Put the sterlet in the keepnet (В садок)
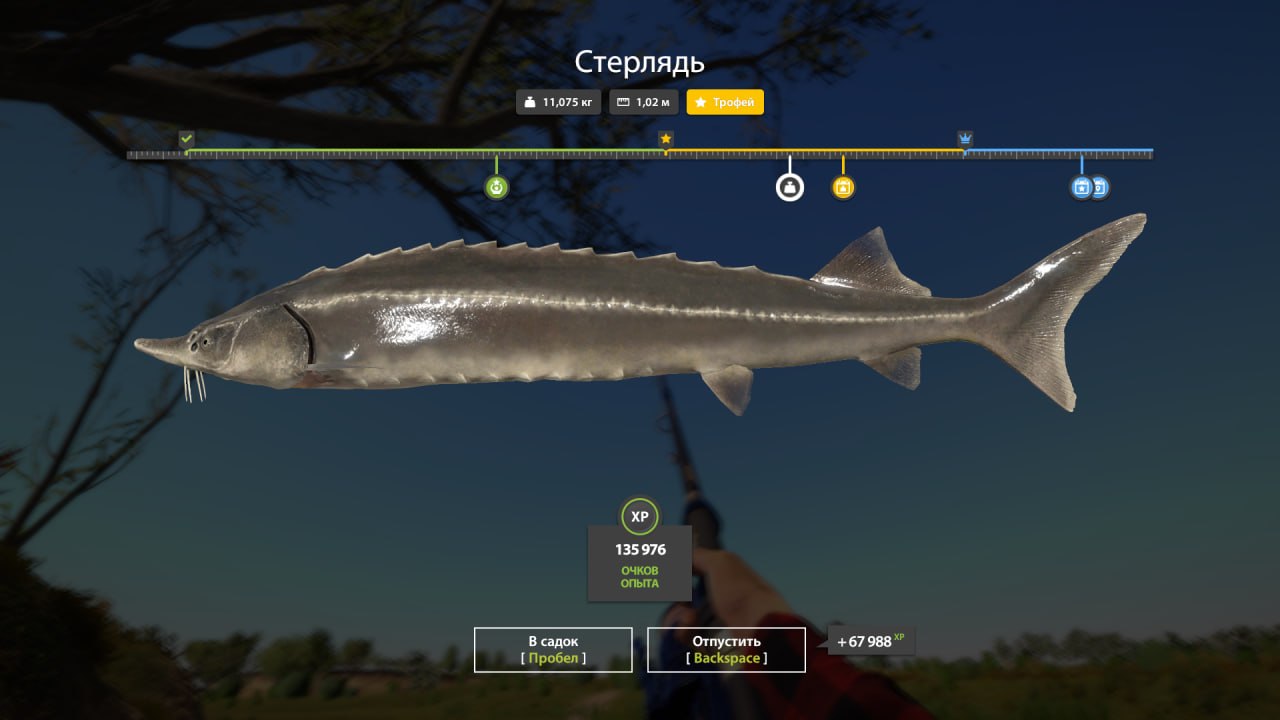The image size is (1280, 720). pos(553,649)
